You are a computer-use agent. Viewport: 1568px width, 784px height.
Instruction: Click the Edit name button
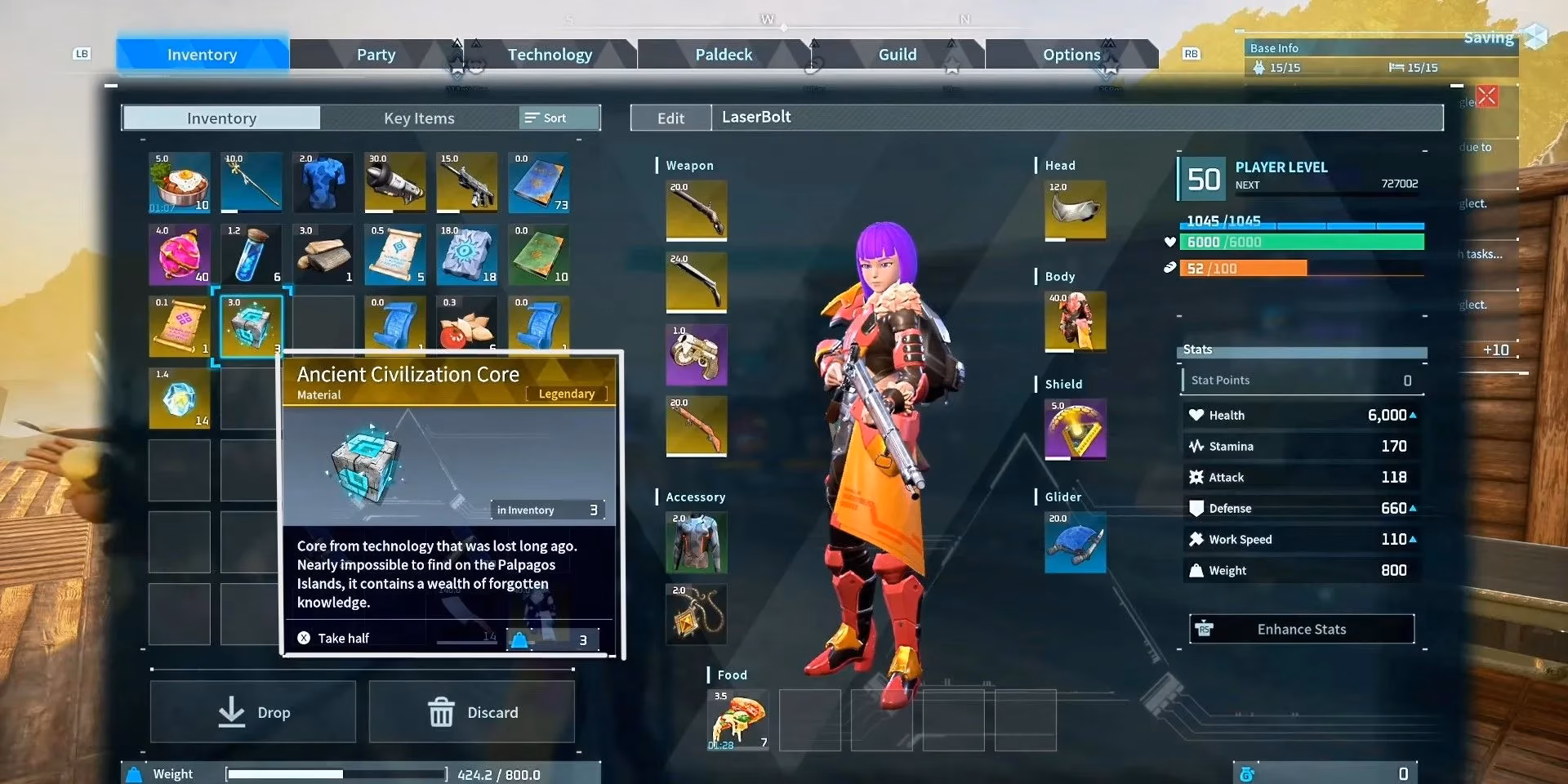(x=670, y=118)
